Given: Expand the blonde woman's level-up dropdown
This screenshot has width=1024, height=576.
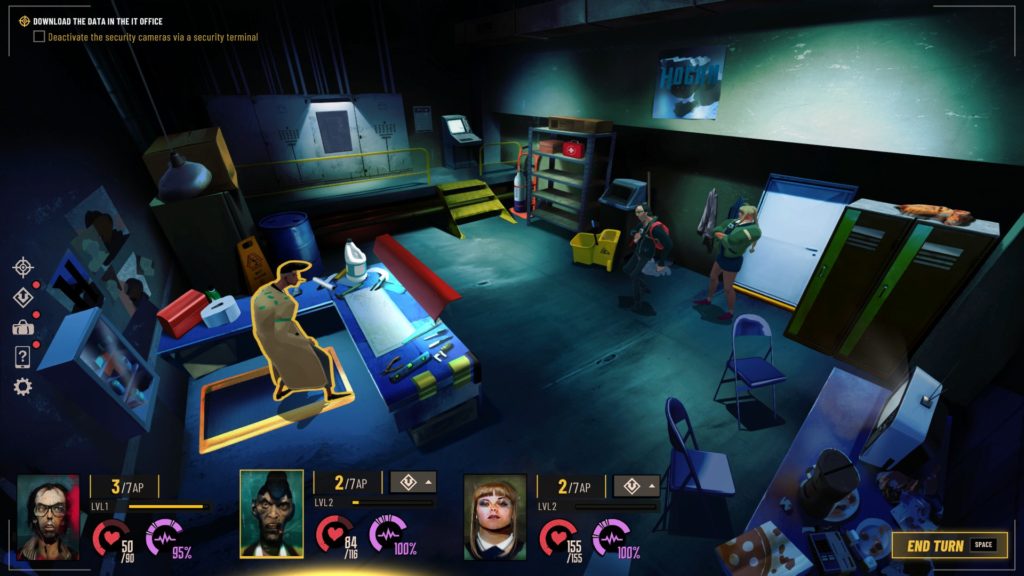Looking at the screenshot, I should (x=636, y=485).
